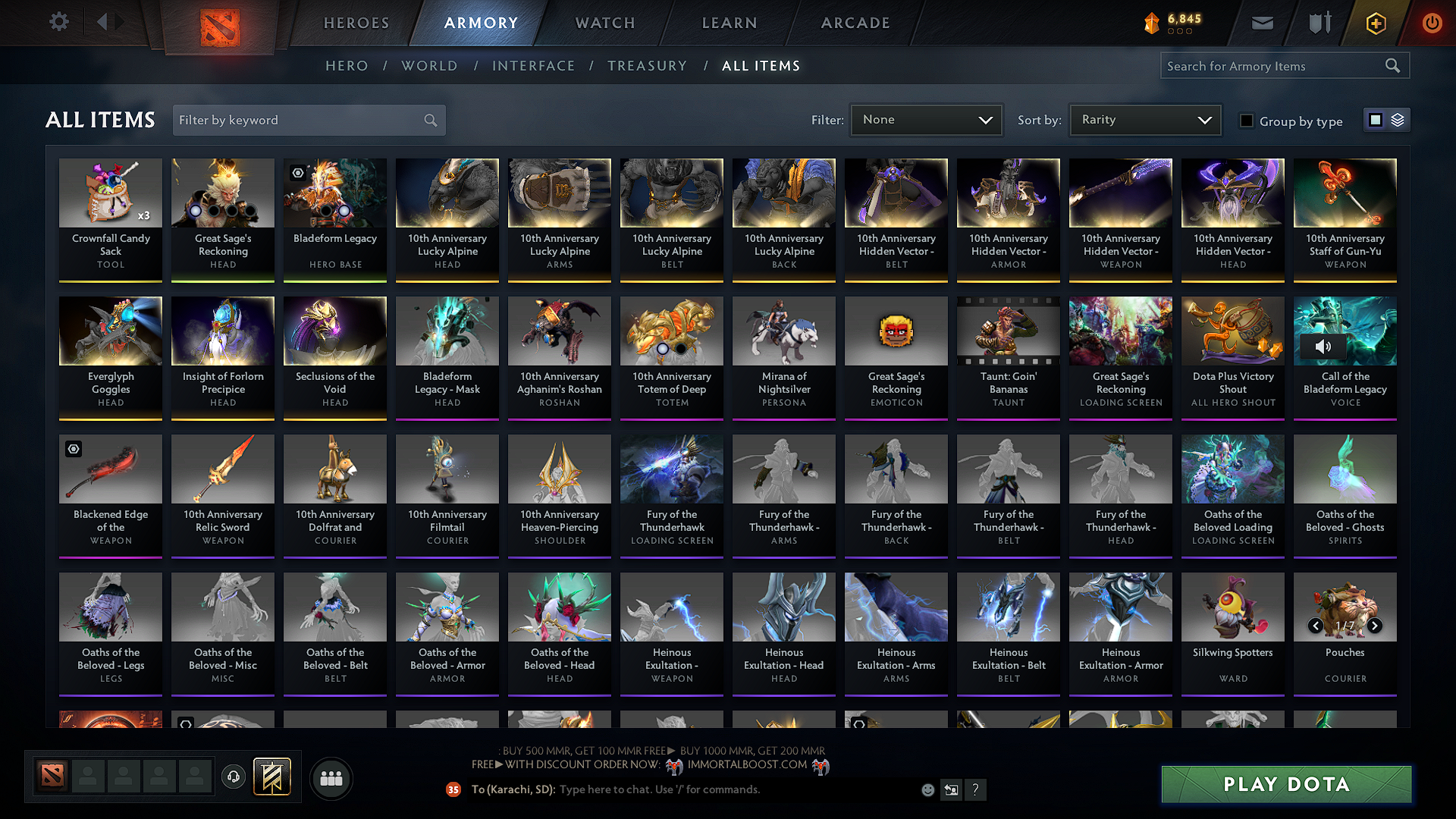
Task: Enable the Group by type checkbox
Action: coord(1246,121)
